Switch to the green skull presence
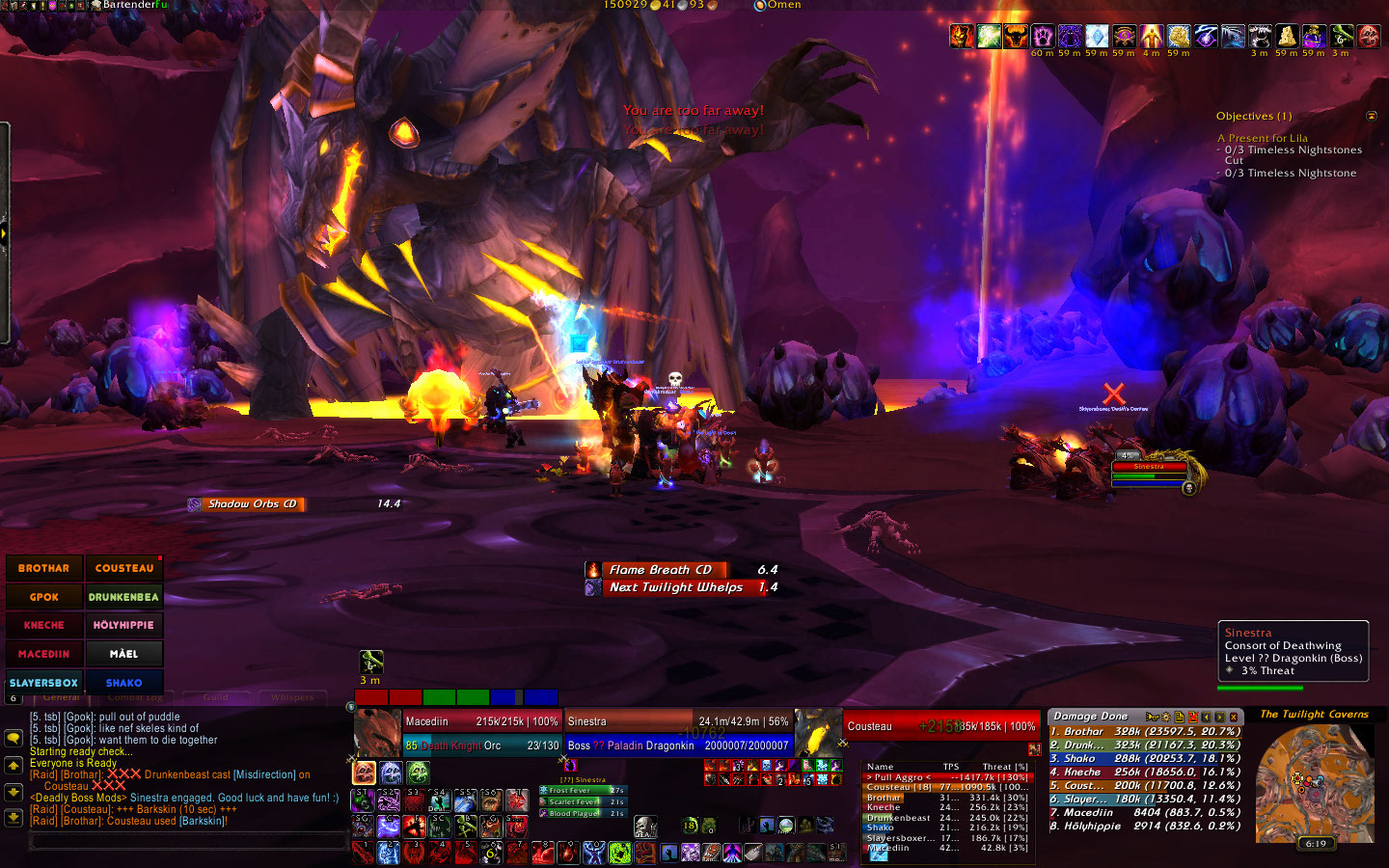Screen dimensions: 1389x868 417,773
